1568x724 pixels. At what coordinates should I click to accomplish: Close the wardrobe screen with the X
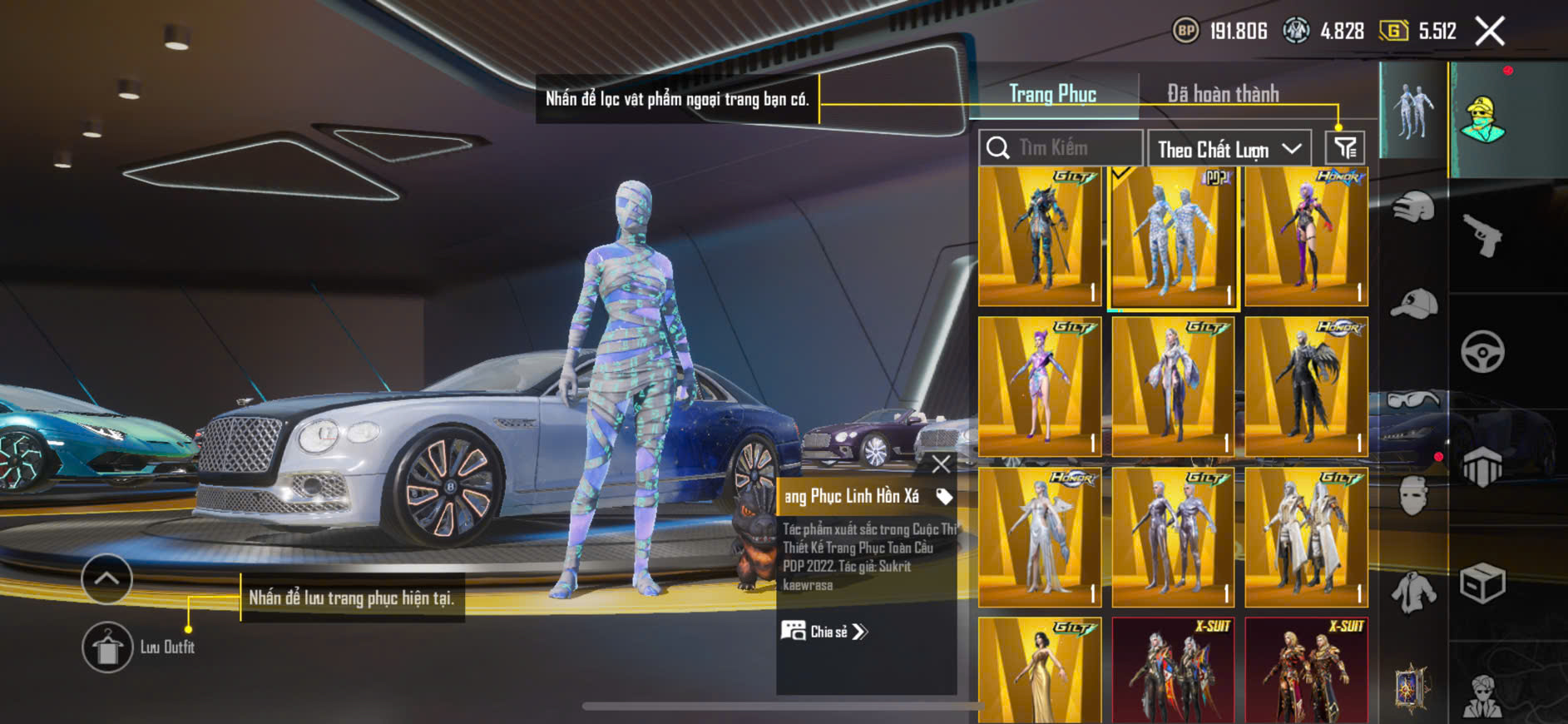1489,32
